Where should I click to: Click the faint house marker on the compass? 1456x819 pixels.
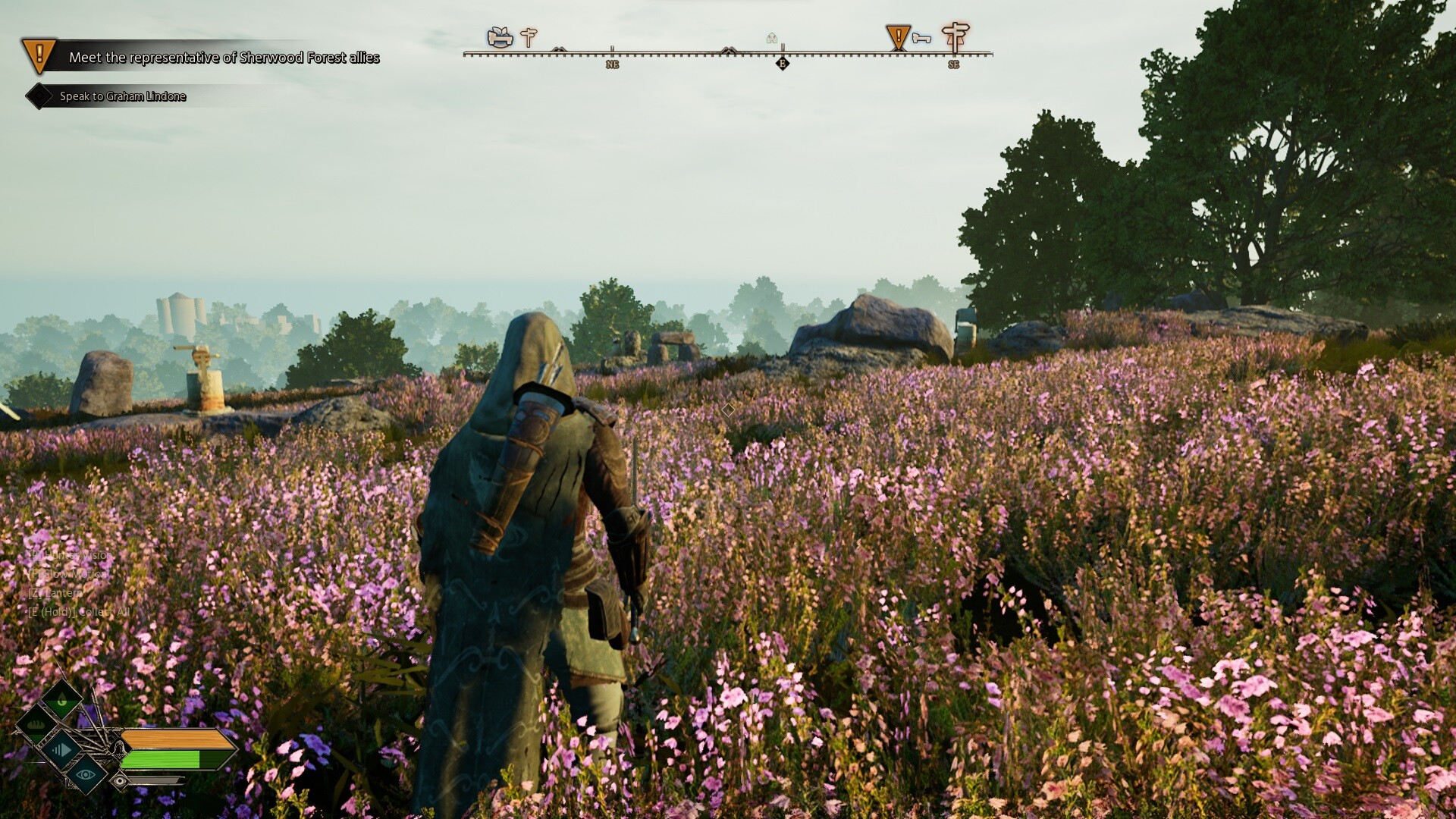(772, 38)
